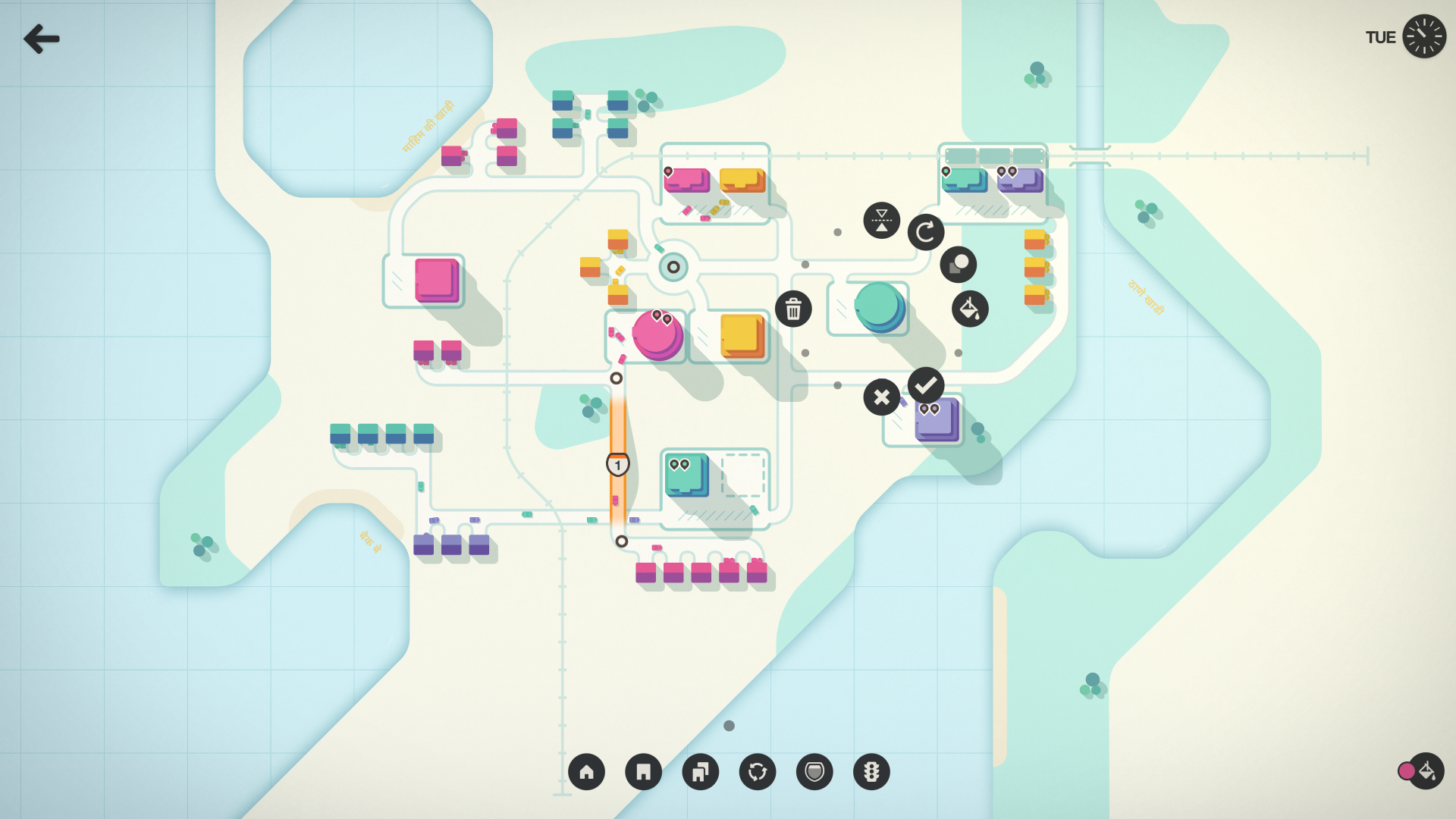Choose the motorway shield tool
The height and width of the screenshot is (819, 1456).
[x=814, y=772]
